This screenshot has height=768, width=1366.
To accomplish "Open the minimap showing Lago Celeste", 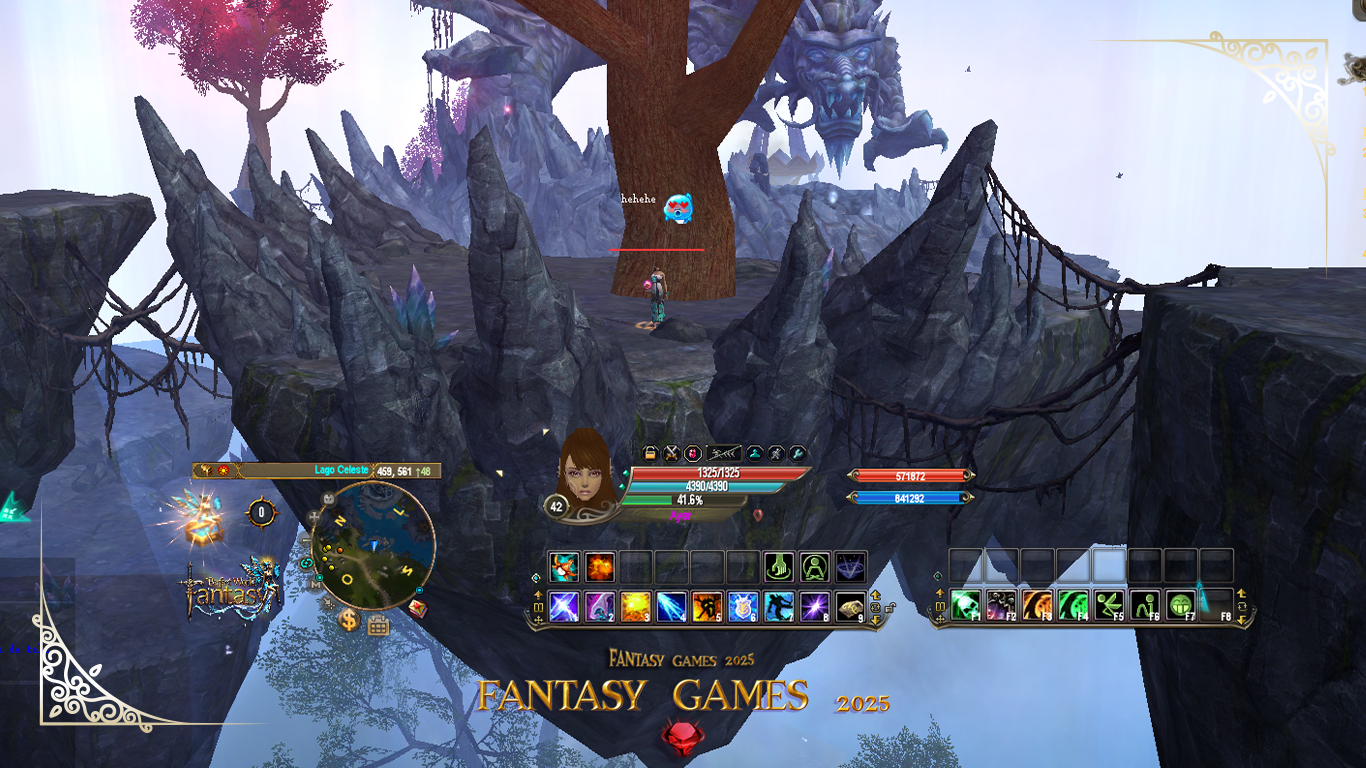I will 373,546.
